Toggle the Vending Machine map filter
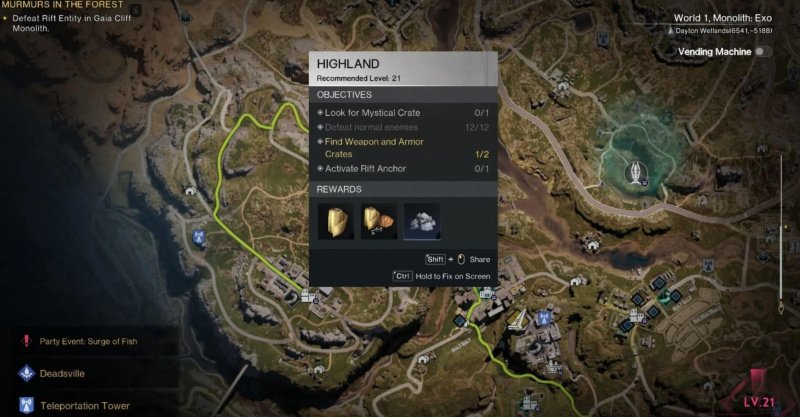Image resolution: width=800 pixels, height=417 pixels. click(x=764, y=51)
